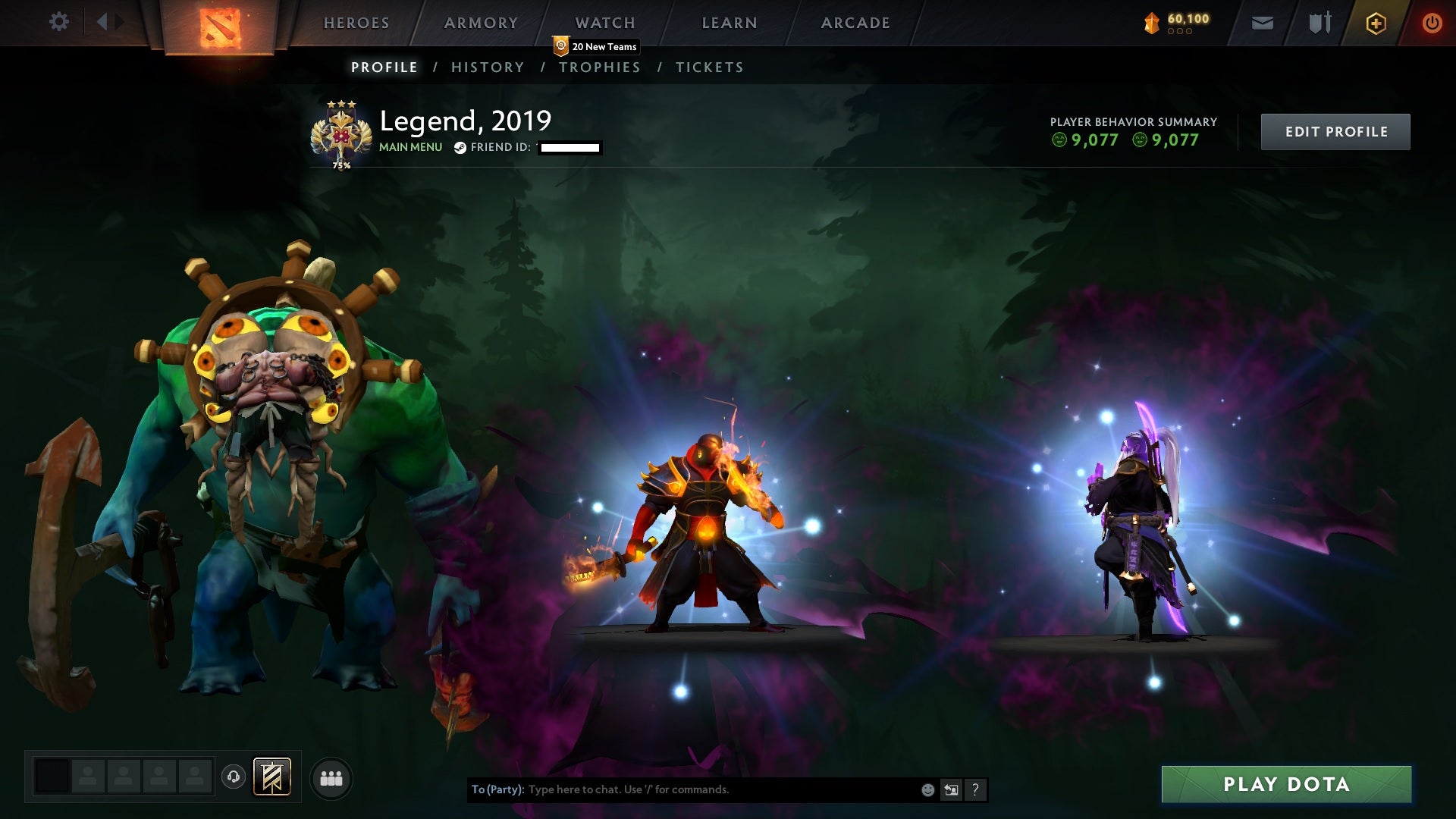The width and height of the screenshot is (1456, 819).
Task: Open voice chat headset icon
Action: click(234, 777)
